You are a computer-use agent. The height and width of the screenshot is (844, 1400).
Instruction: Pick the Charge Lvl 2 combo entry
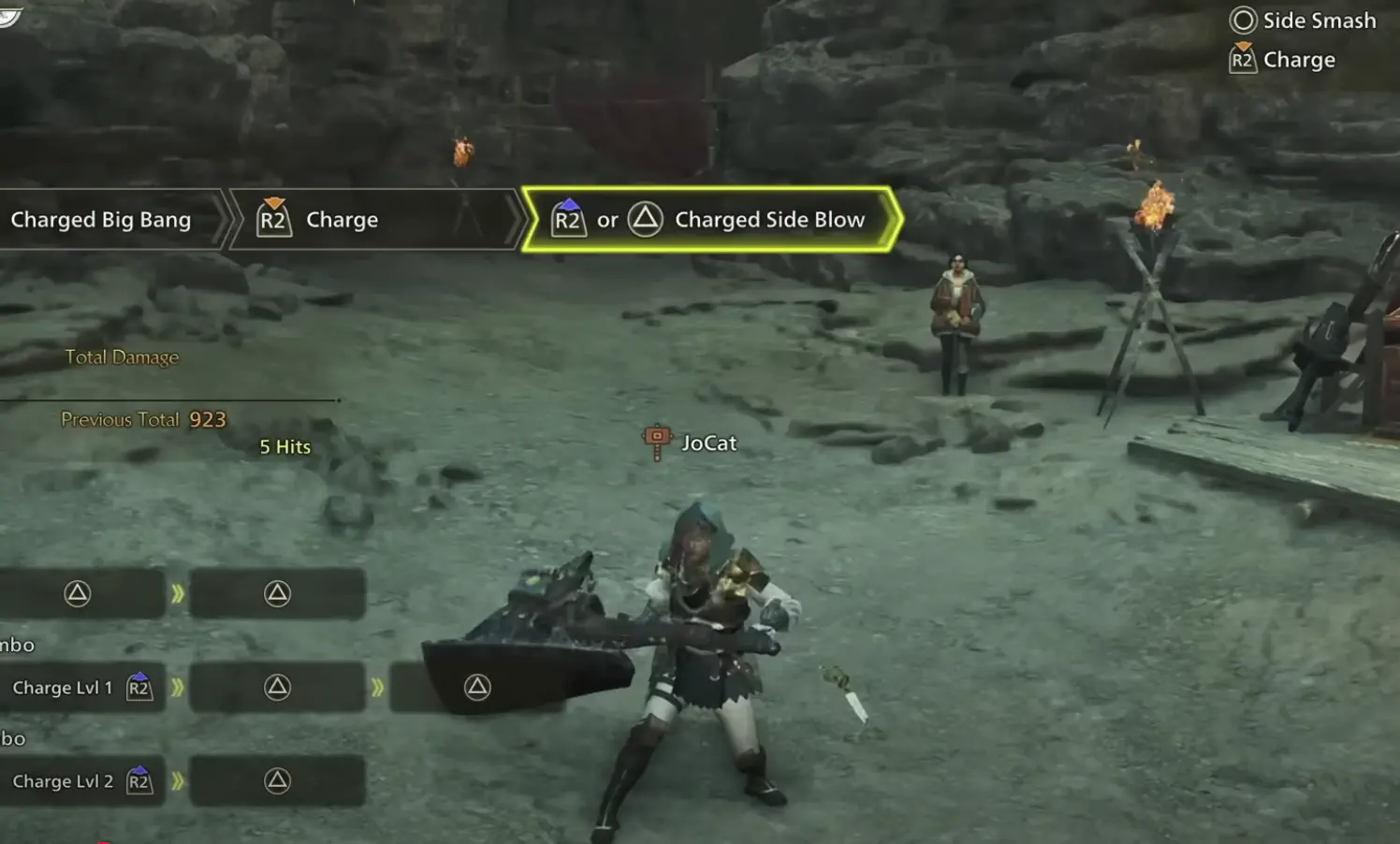click(80, 781)
